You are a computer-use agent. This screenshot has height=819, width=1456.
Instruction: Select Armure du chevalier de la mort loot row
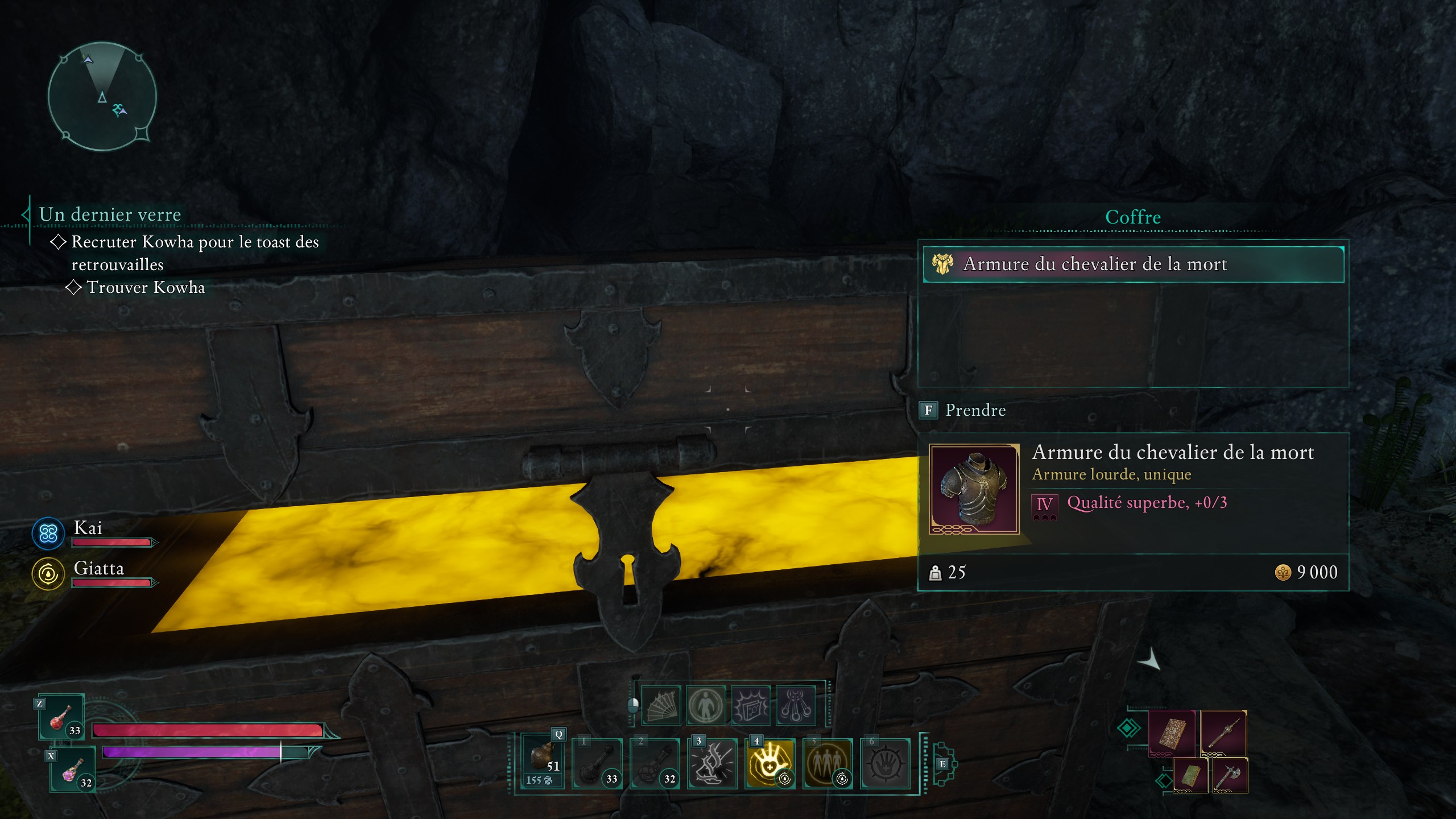(x=1133, y=264)
